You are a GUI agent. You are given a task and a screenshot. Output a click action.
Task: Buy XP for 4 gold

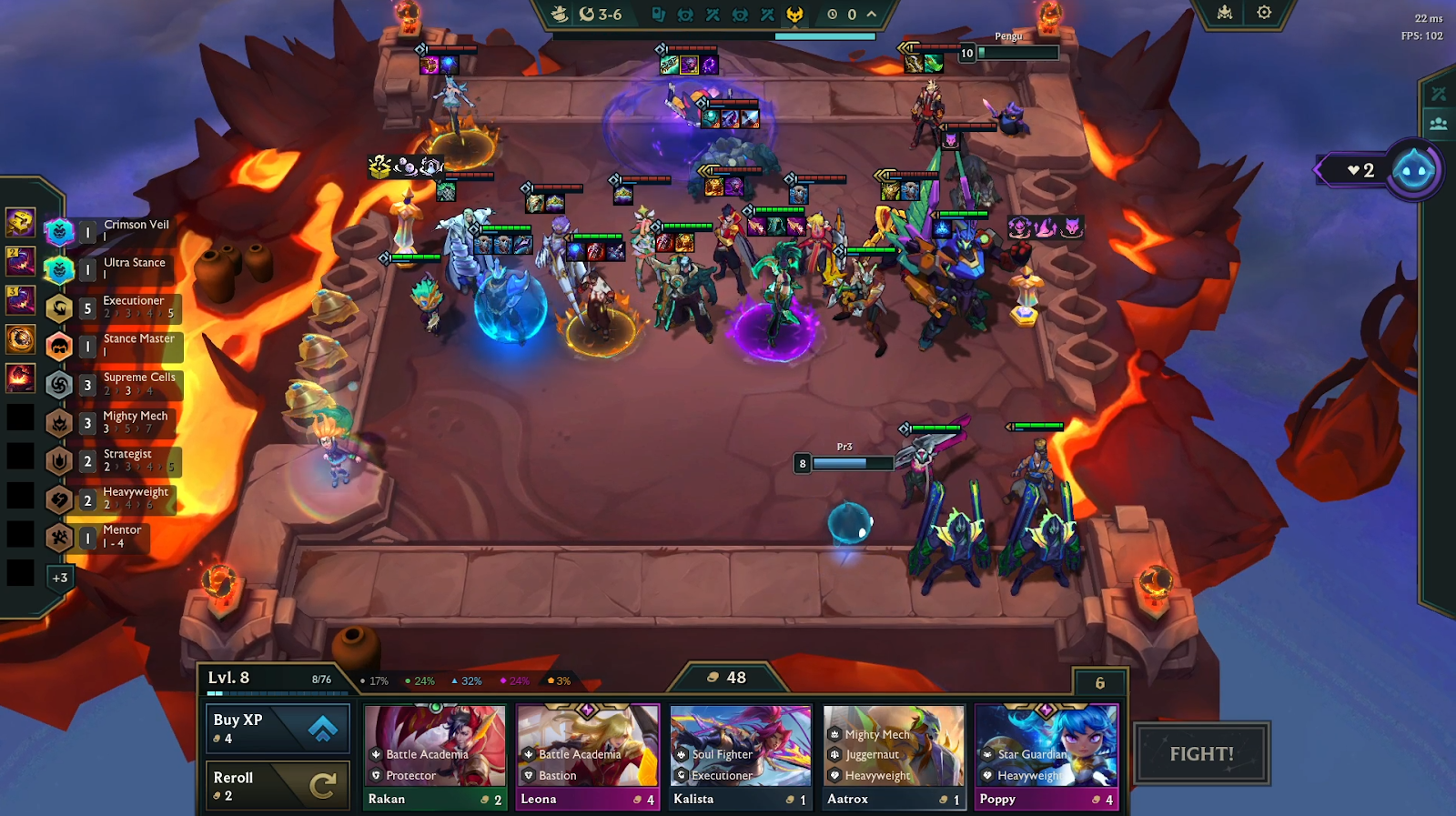tap(278, 729)
